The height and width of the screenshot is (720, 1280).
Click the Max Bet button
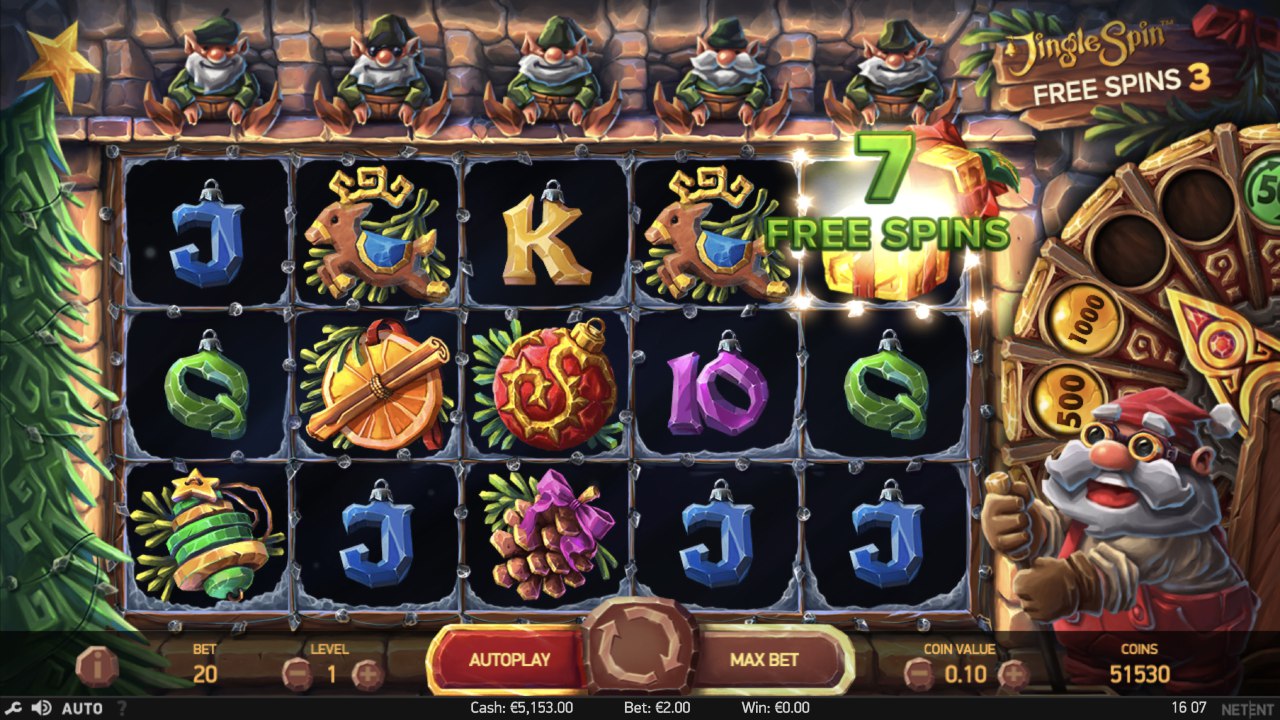(764, 660)
